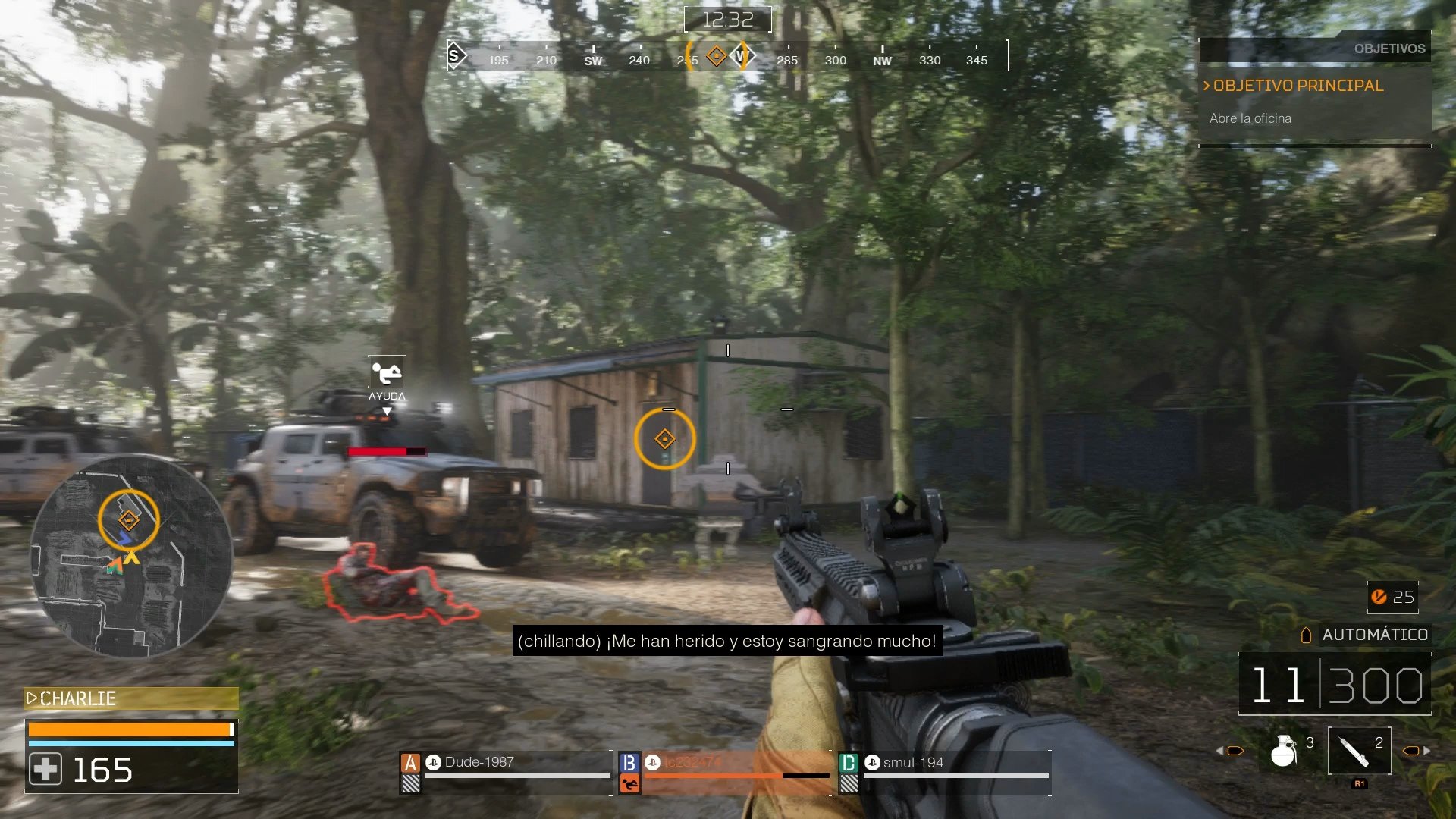Click the medical cross health icon
Image resolution: width=1456 pixels, height=819 pixels.
[45, 770]
